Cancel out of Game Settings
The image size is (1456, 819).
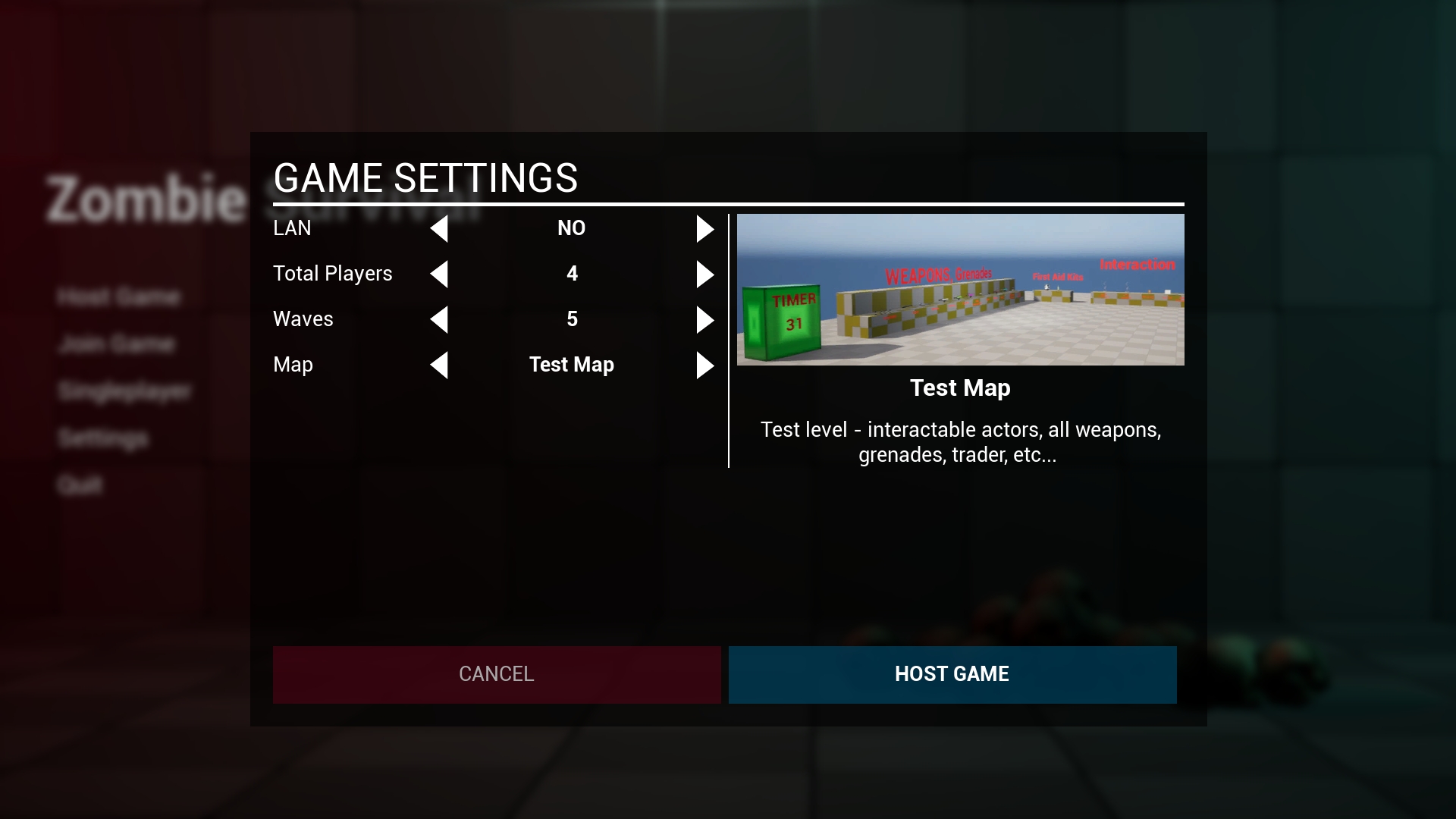496,674
